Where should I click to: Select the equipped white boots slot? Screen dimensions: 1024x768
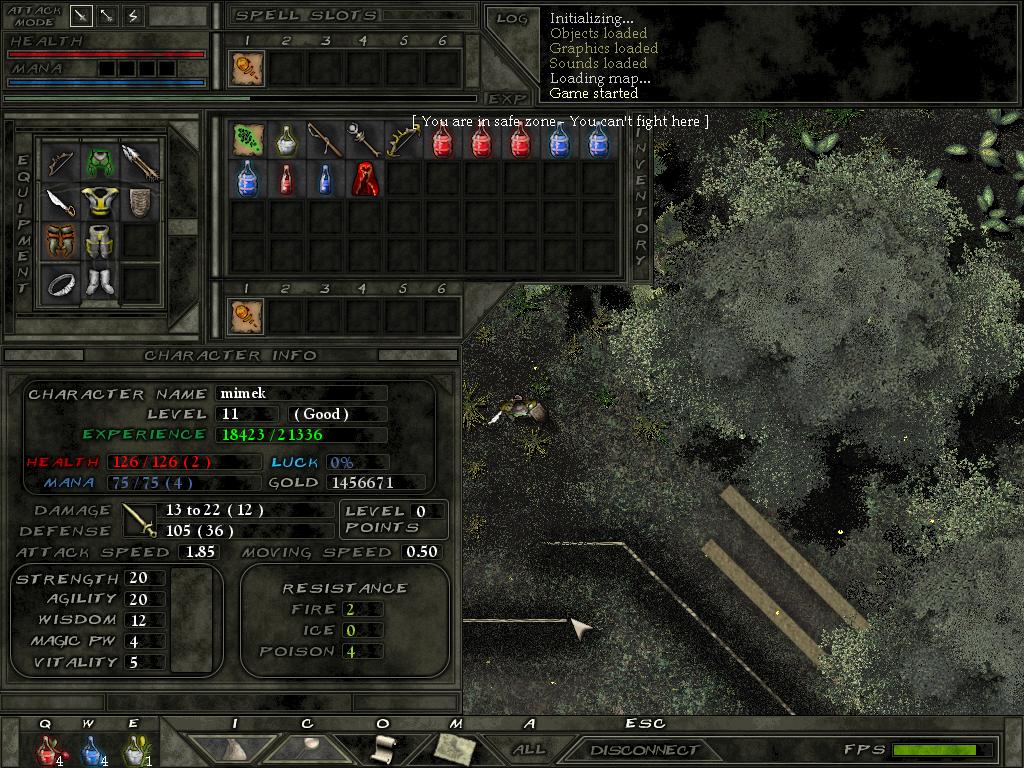(99, 282)
